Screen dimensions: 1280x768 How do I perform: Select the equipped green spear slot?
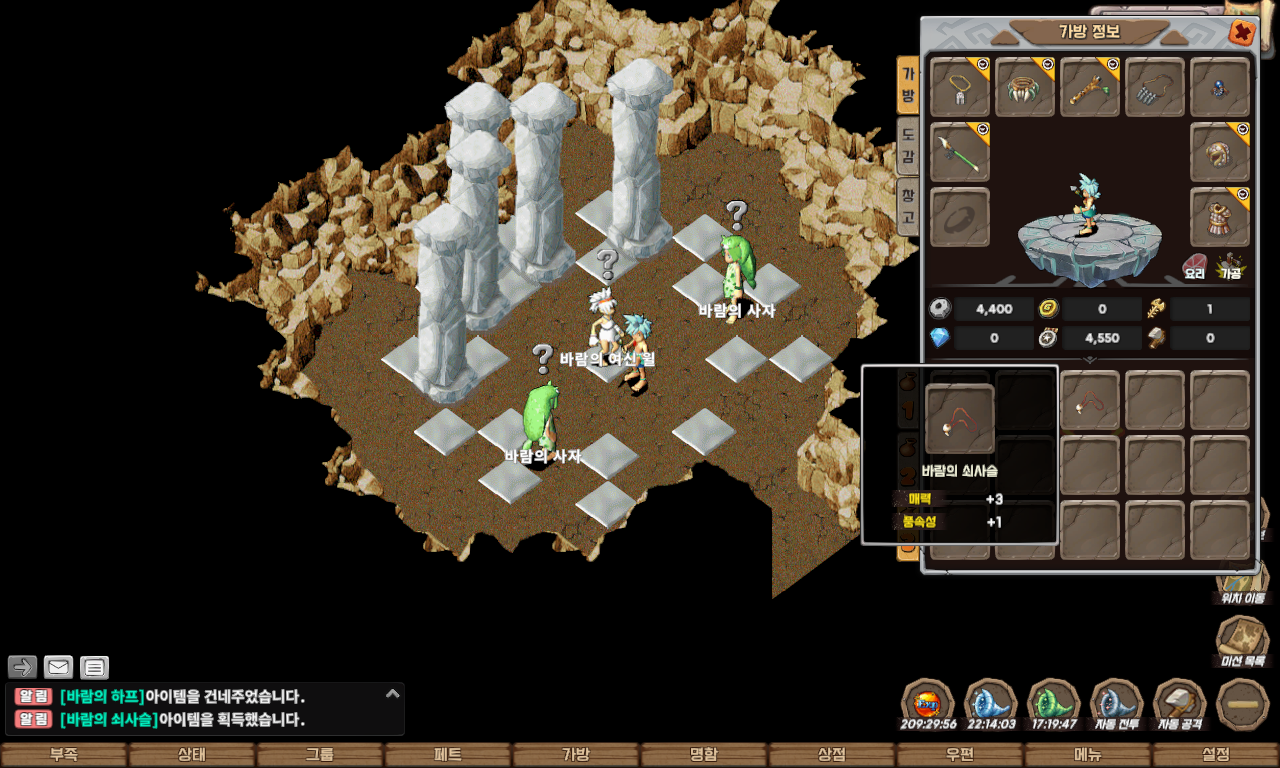960,152
